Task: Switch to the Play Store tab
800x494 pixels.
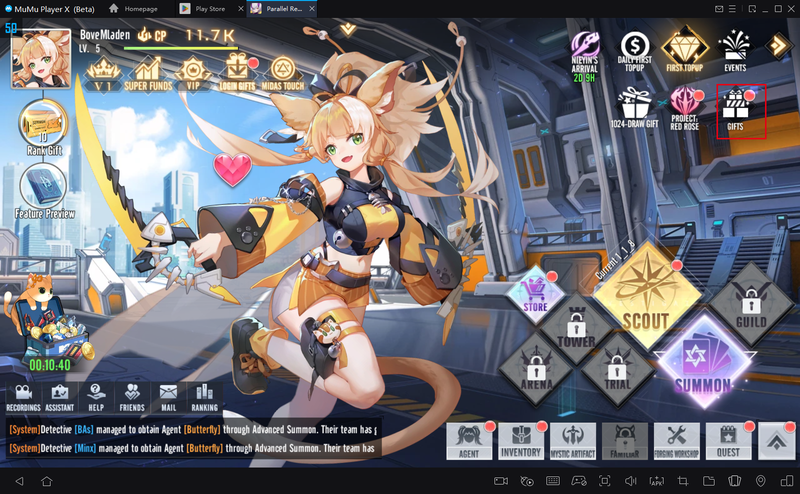Action: pos(204,8)
